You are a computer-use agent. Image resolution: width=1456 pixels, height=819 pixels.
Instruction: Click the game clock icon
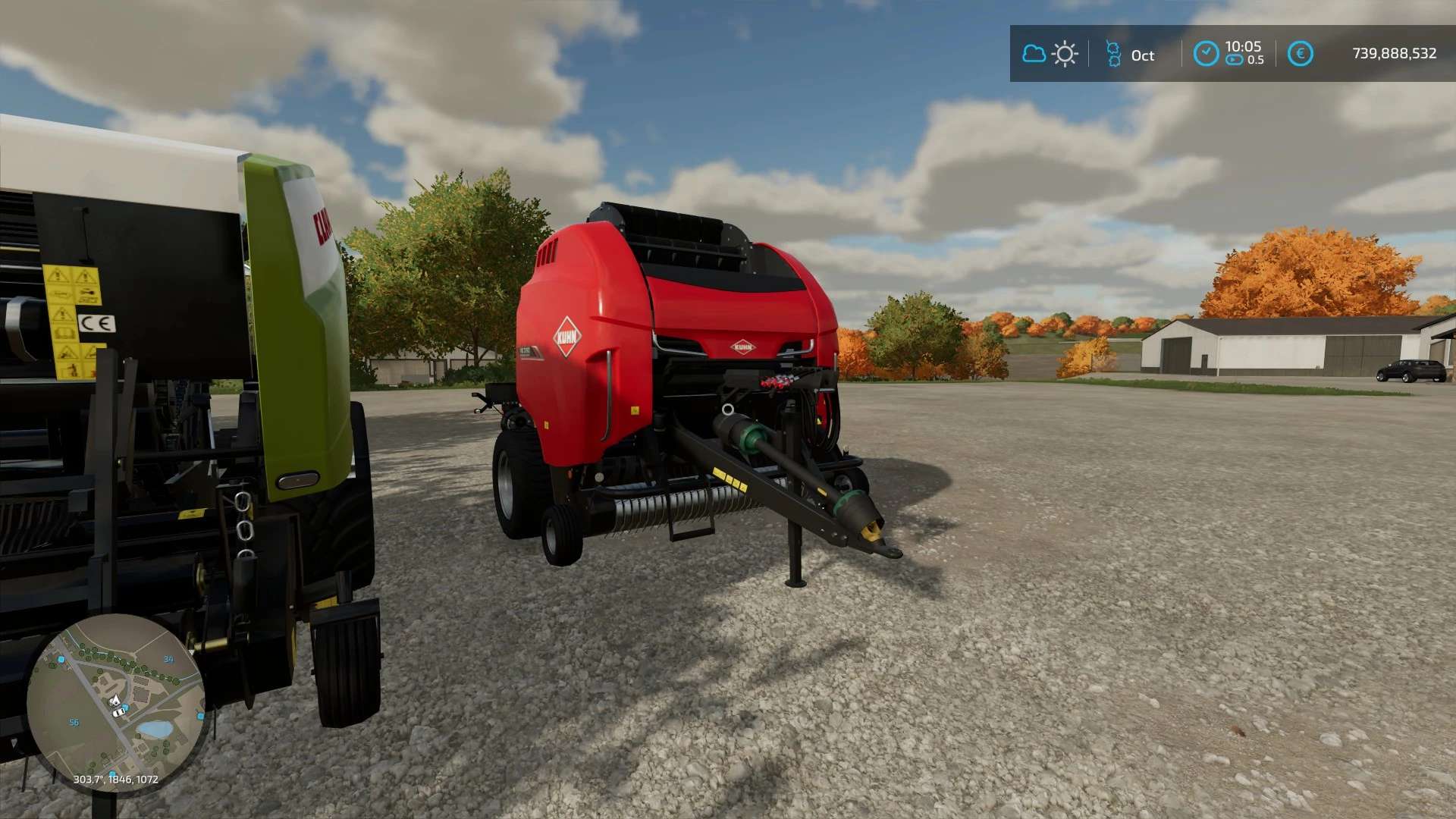[x=1206, y=54]
